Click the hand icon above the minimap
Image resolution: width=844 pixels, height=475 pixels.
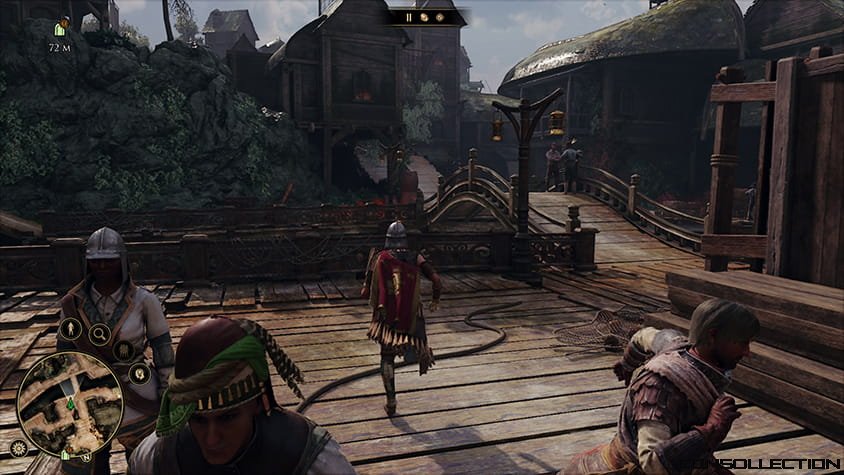(x=124, y=350)
